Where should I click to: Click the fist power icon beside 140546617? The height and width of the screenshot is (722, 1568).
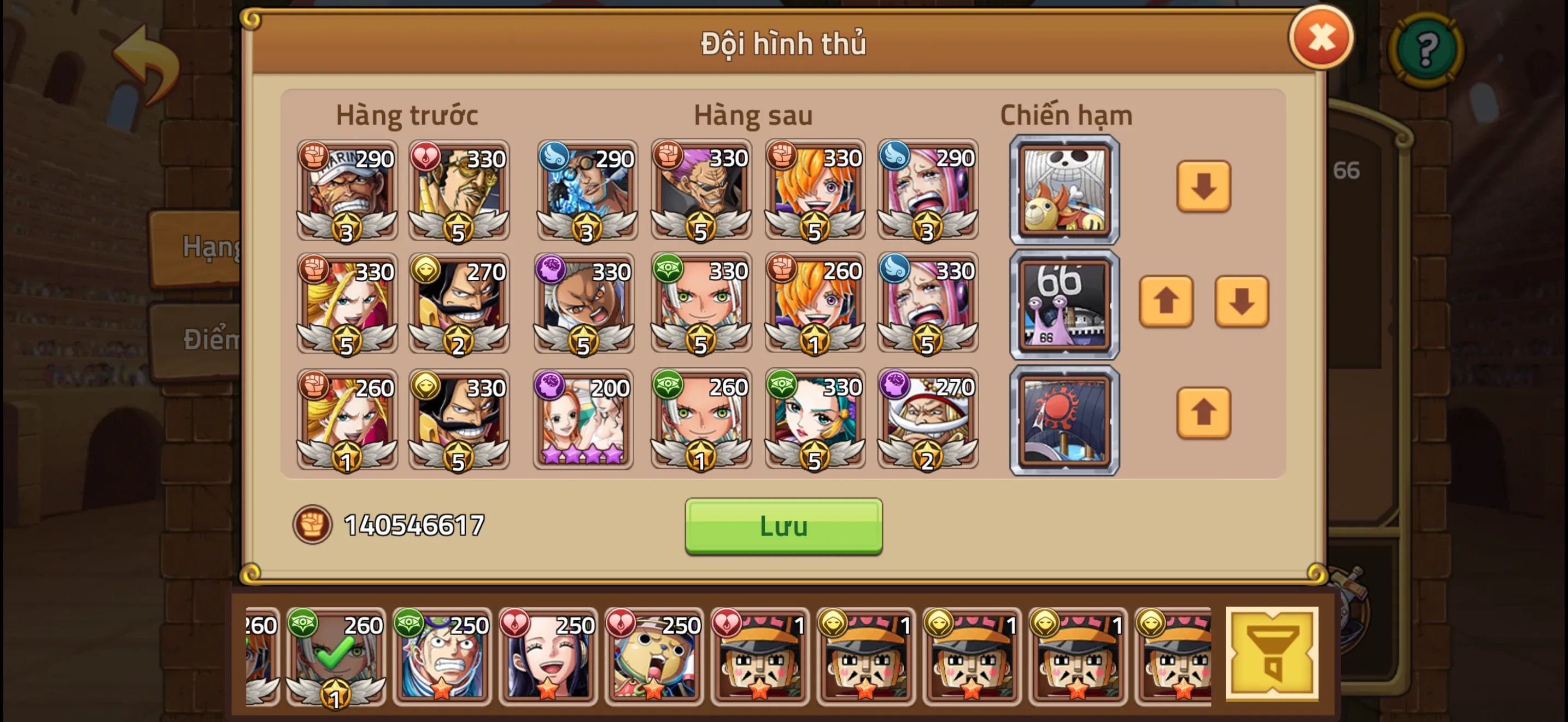[312, 522]
